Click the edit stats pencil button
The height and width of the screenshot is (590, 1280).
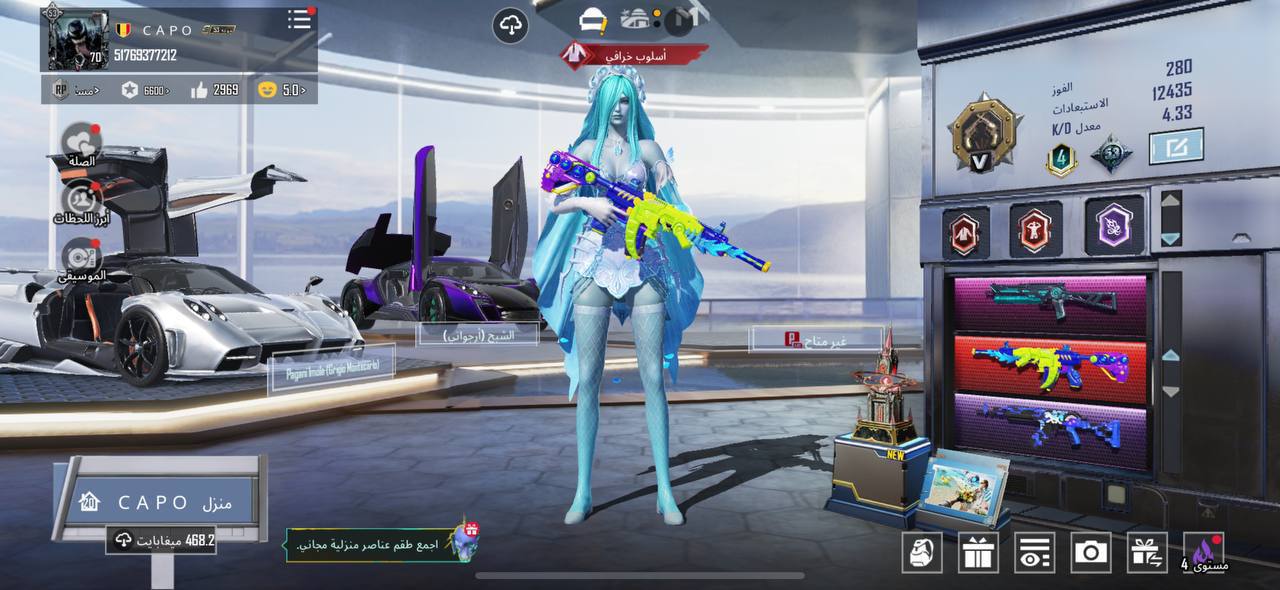[x=1175, y=147]
